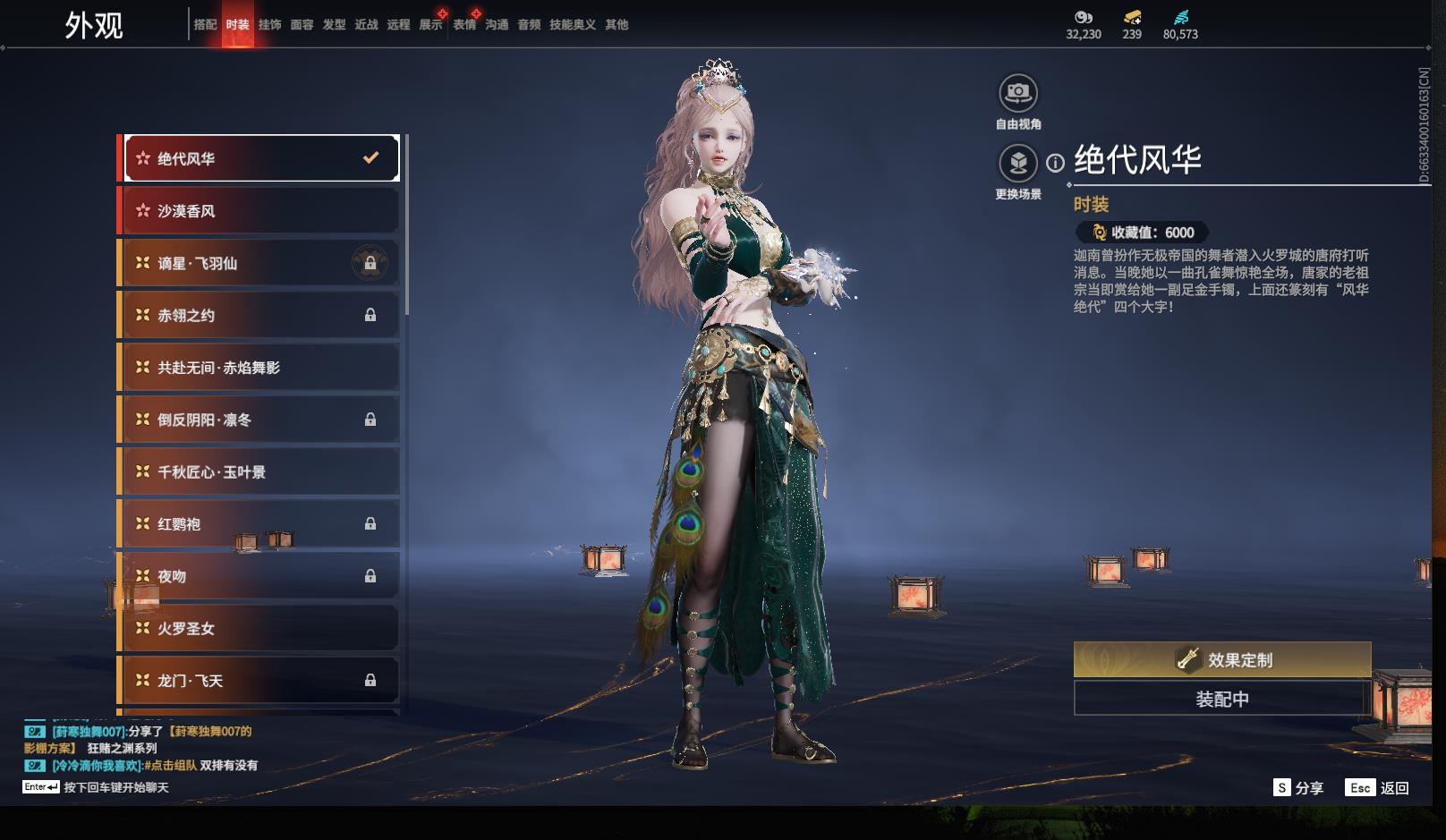Switch to the 搭配 tab

(205, 25)
